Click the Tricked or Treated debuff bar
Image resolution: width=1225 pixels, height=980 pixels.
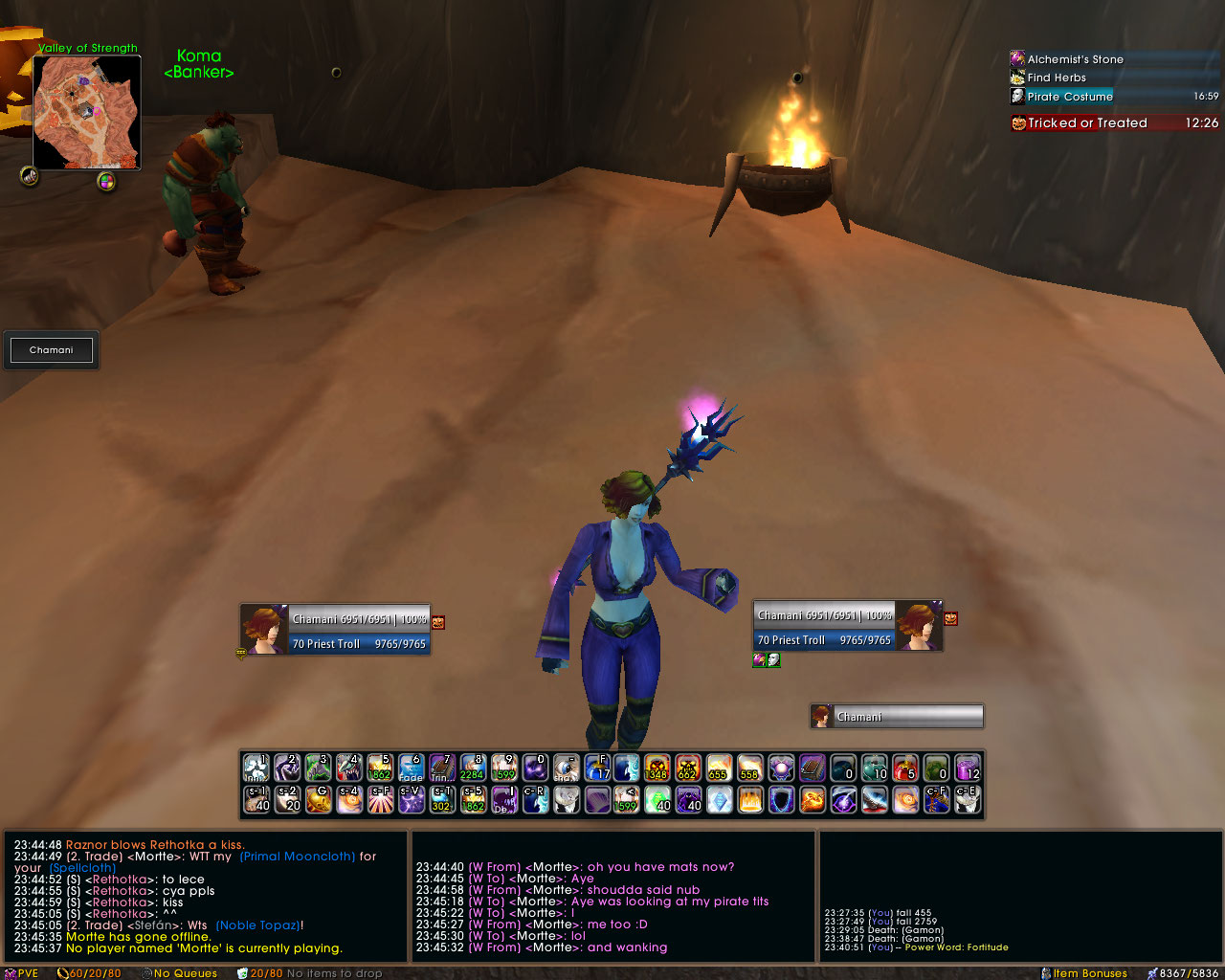tap(1114, 123)
